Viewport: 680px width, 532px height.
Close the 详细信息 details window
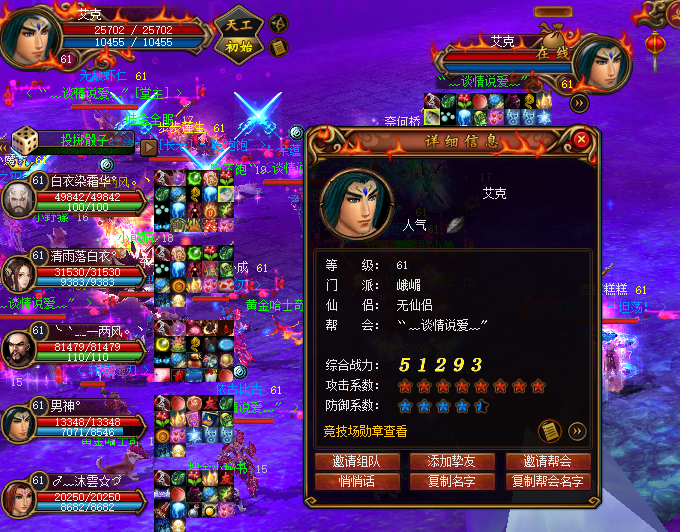pyautogui.click(x=581, y=141)
